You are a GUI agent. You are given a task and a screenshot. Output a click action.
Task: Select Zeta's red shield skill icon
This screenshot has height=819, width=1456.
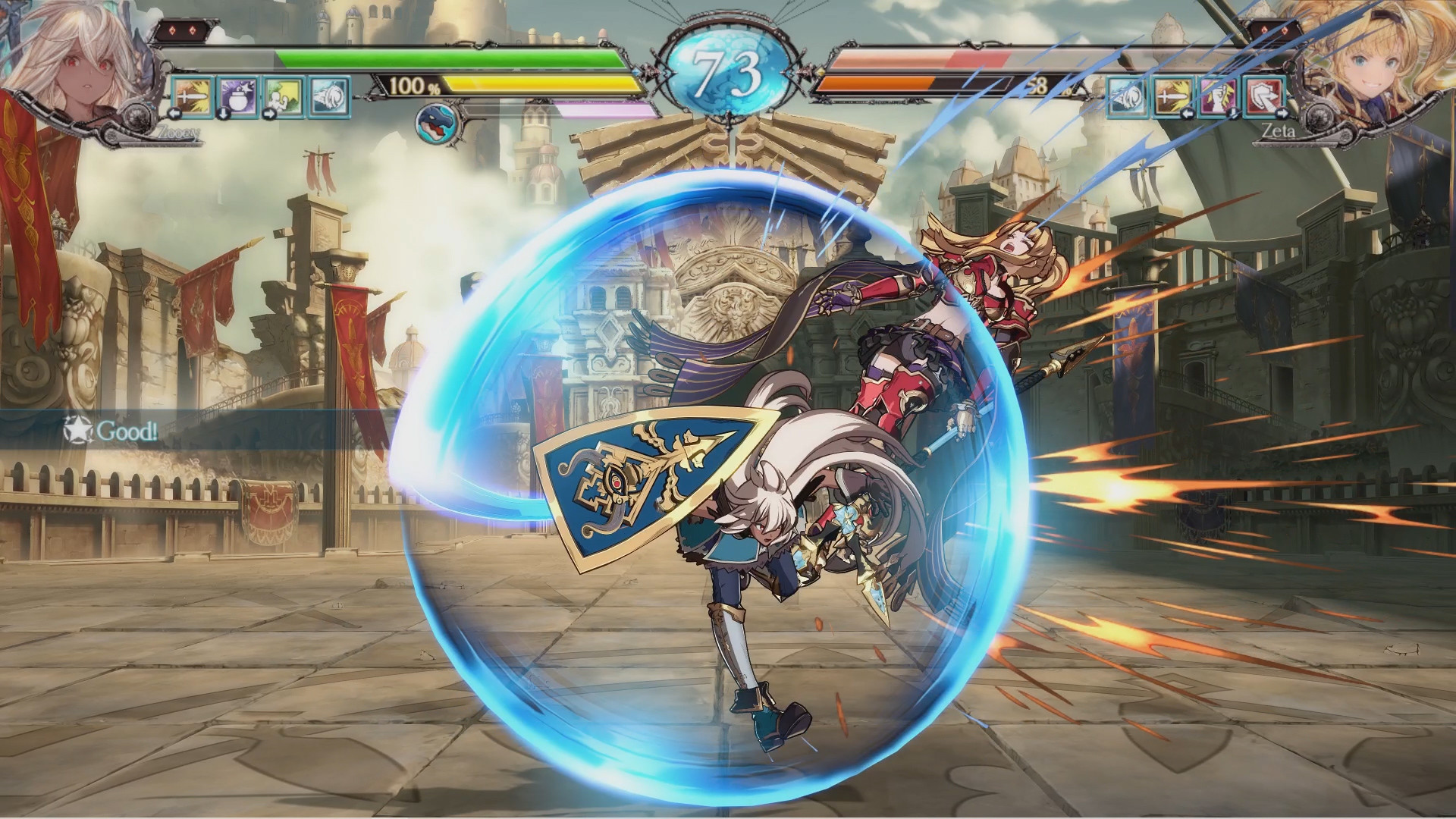coord(1265,96)
